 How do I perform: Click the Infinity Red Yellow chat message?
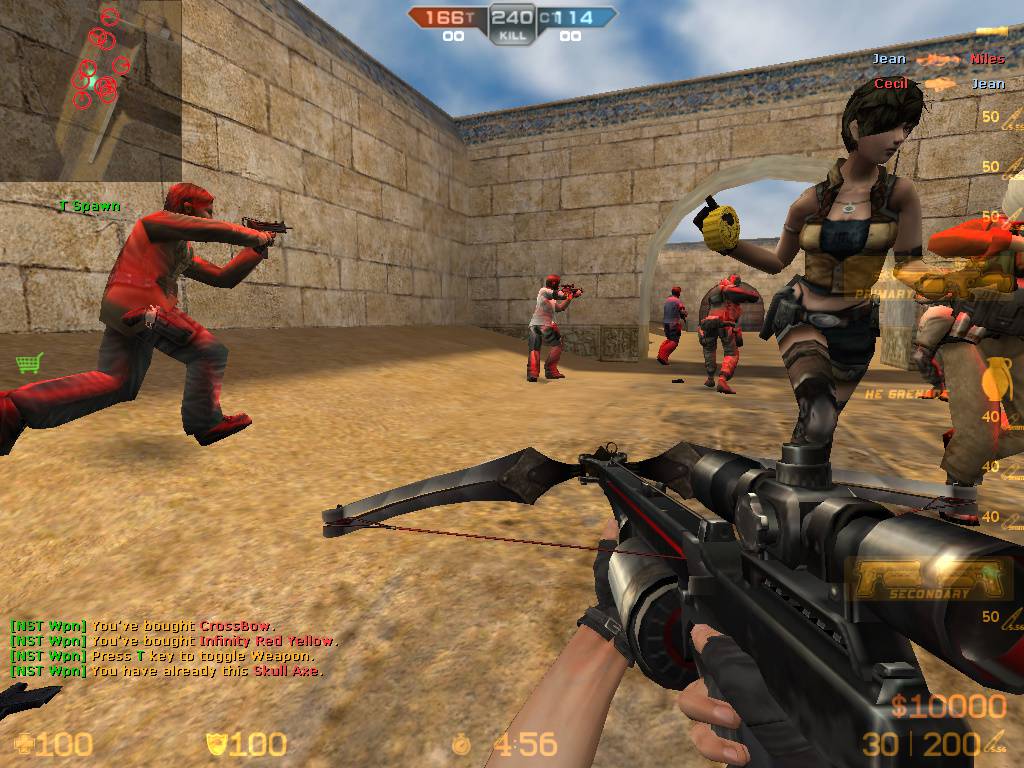pyautogui.click(x=174, y=641)
